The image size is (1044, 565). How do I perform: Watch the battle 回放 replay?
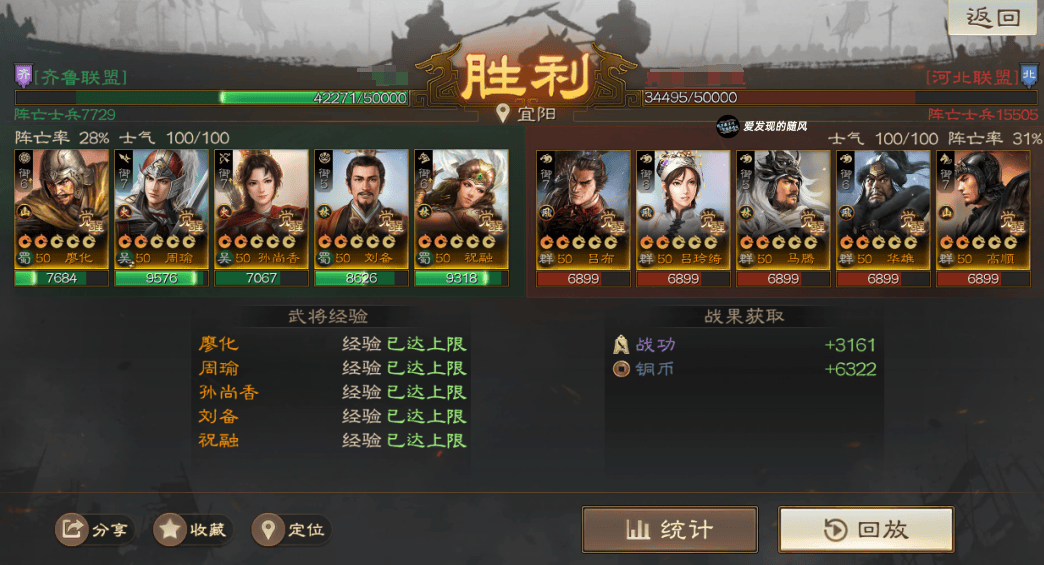(866, 529)
